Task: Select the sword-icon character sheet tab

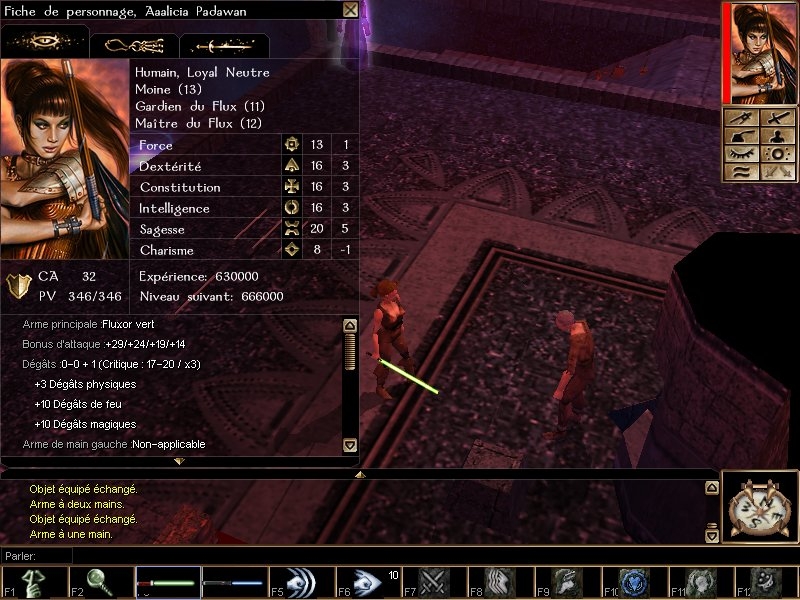Action: tap(223, 45)
